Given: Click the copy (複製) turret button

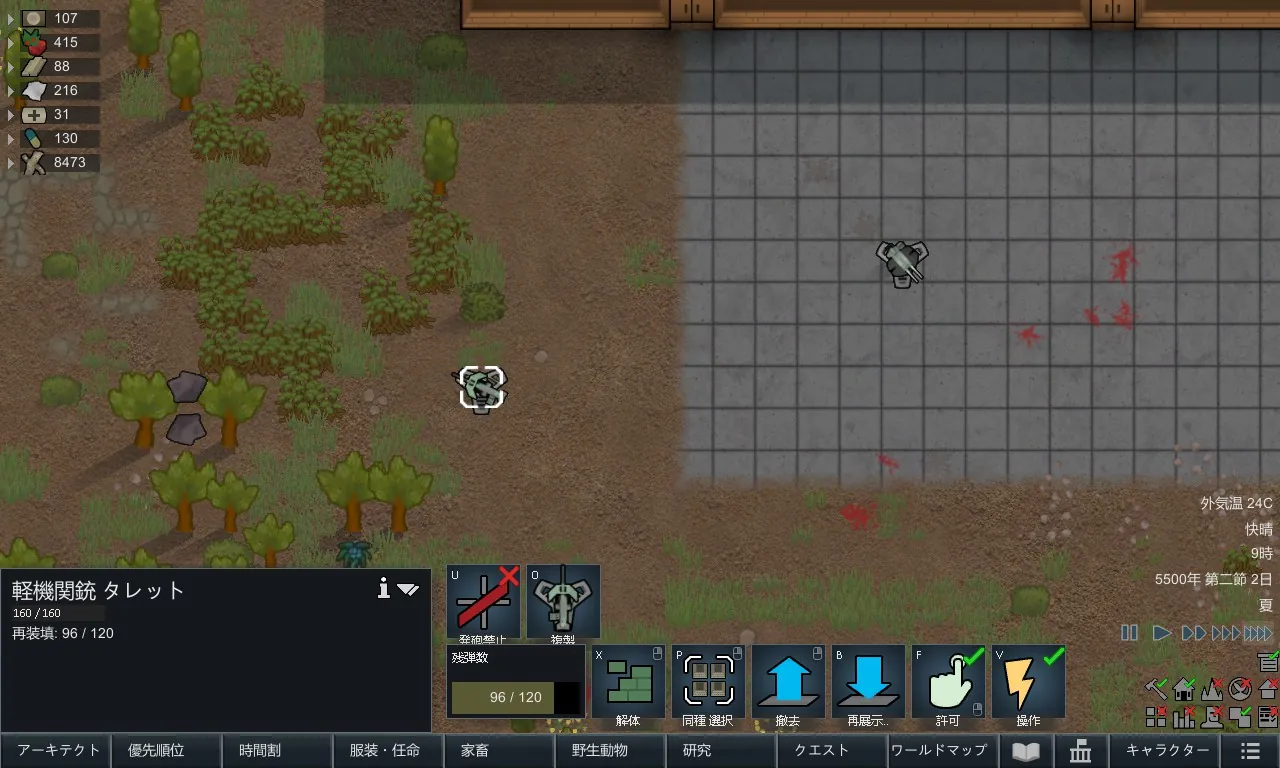Looking at the screenshot, I should (563, 602).
